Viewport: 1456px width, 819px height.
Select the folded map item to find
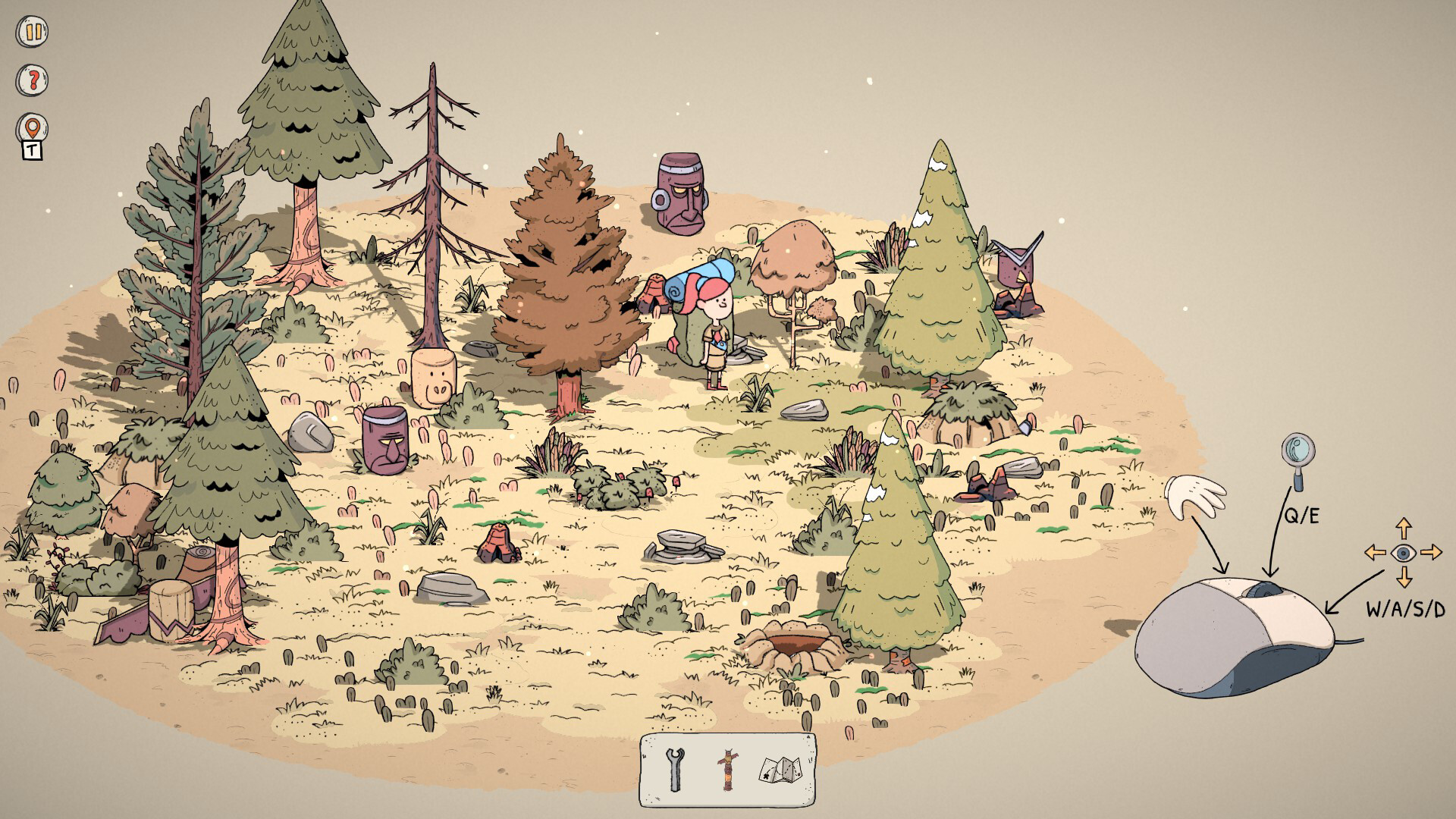tap(781, 769)
